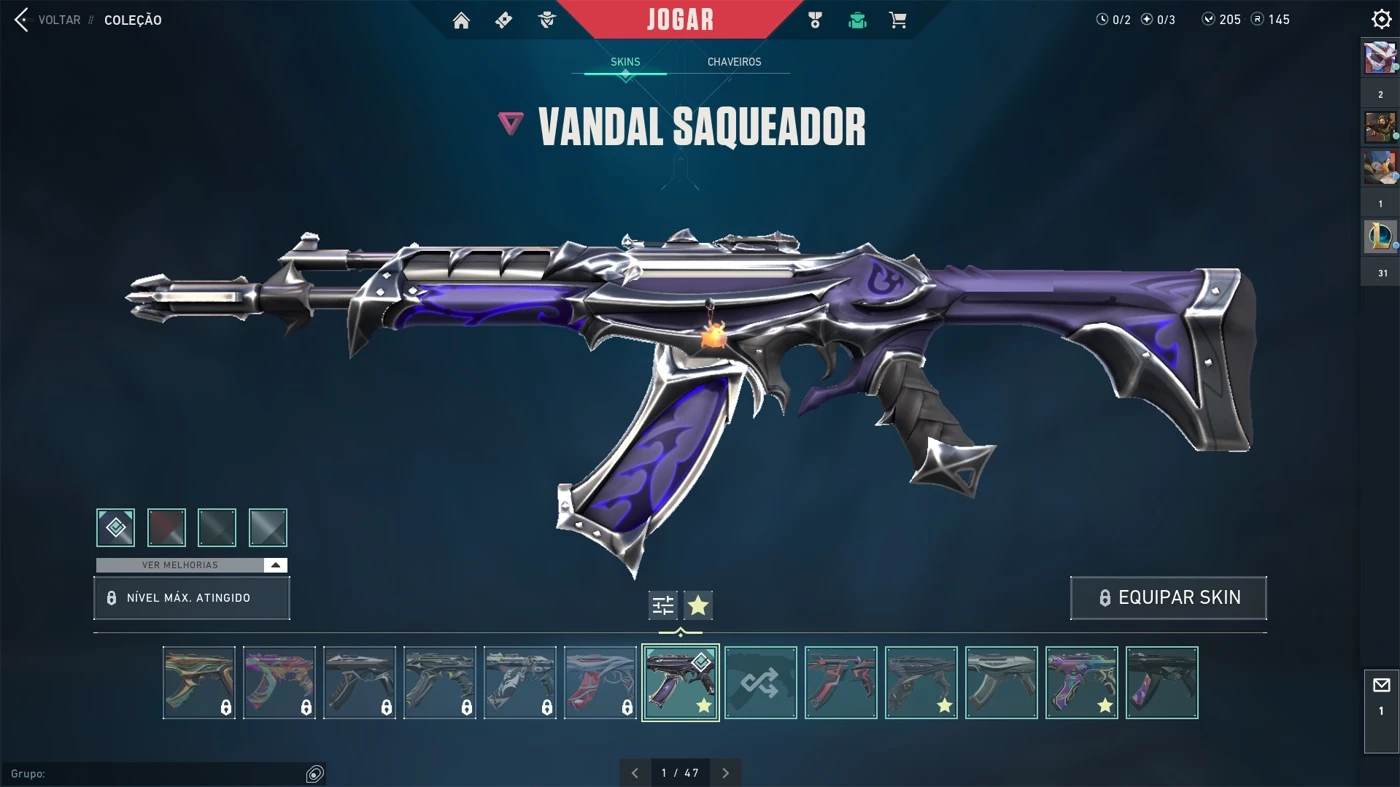Viewport: 1400px width, 787px height.
Task: Toggle the favorite star button
Action: click(x=698, y=605)
